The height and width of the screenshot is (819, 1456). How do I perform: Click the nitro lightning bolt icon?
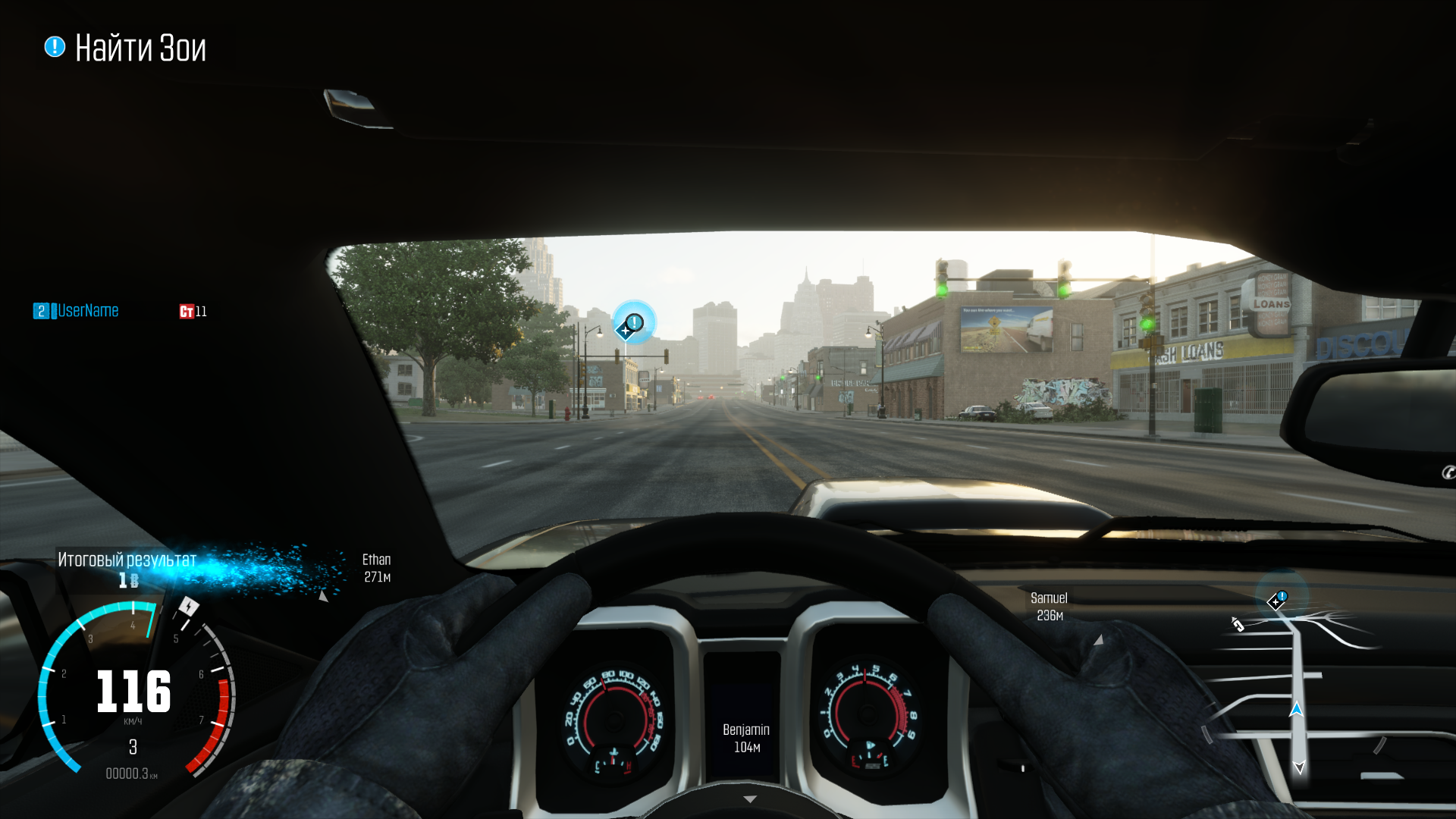[188, 607]
